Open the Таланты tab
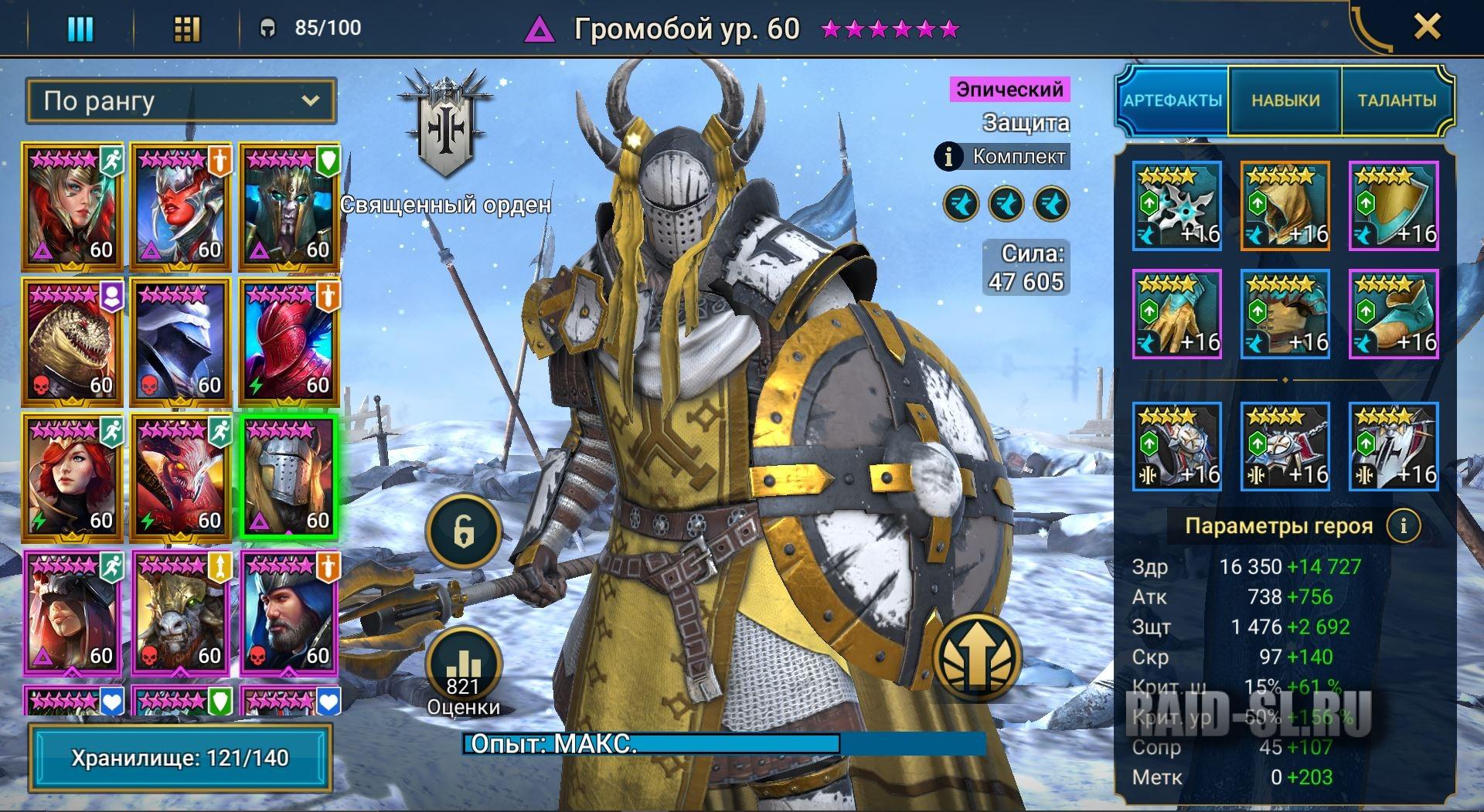Viewport: 1484px width, 812px height. tap(1397, 100)
